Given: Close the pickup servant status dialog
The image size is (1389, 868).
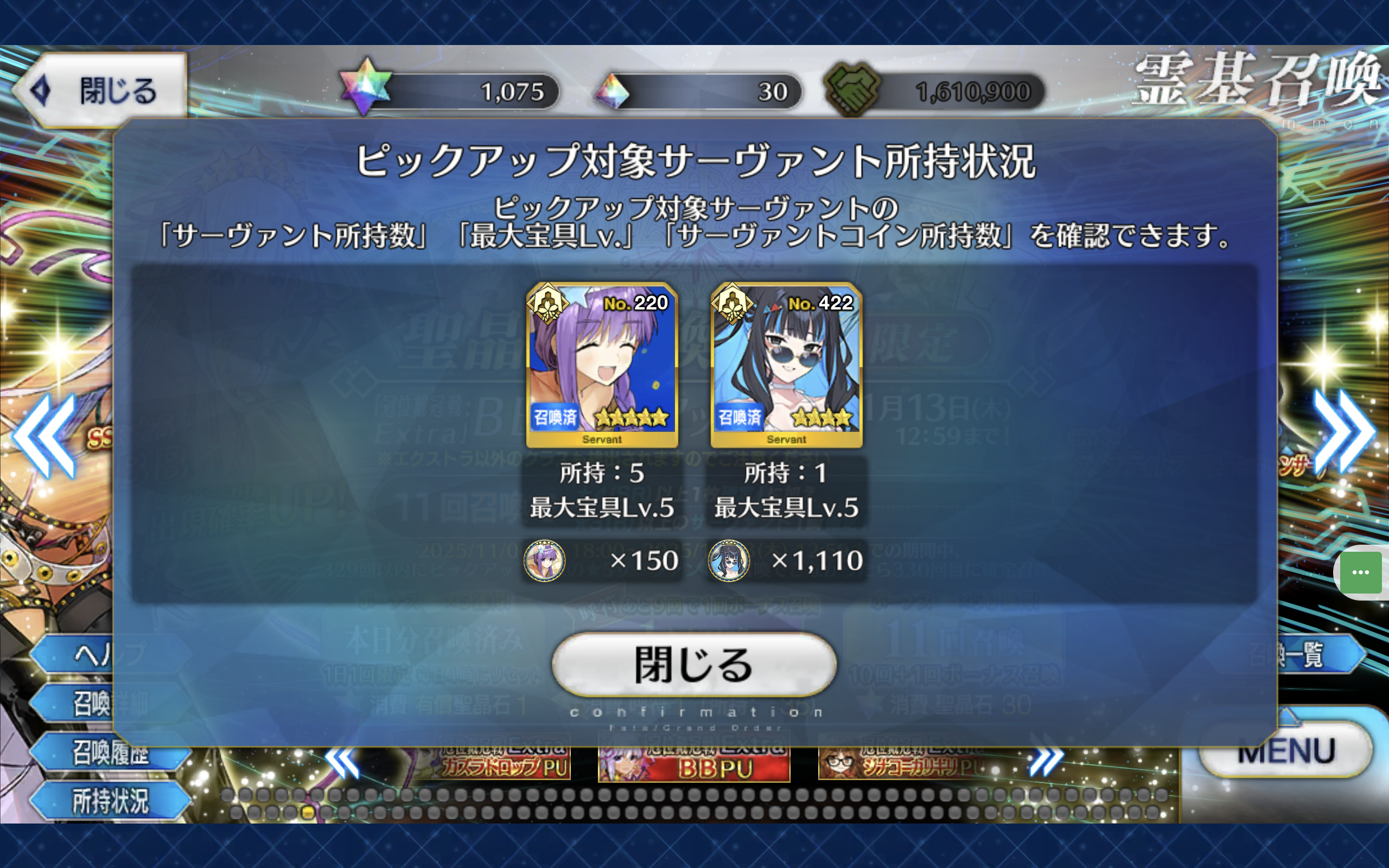Looking at the screenshot, I should 693,665.
